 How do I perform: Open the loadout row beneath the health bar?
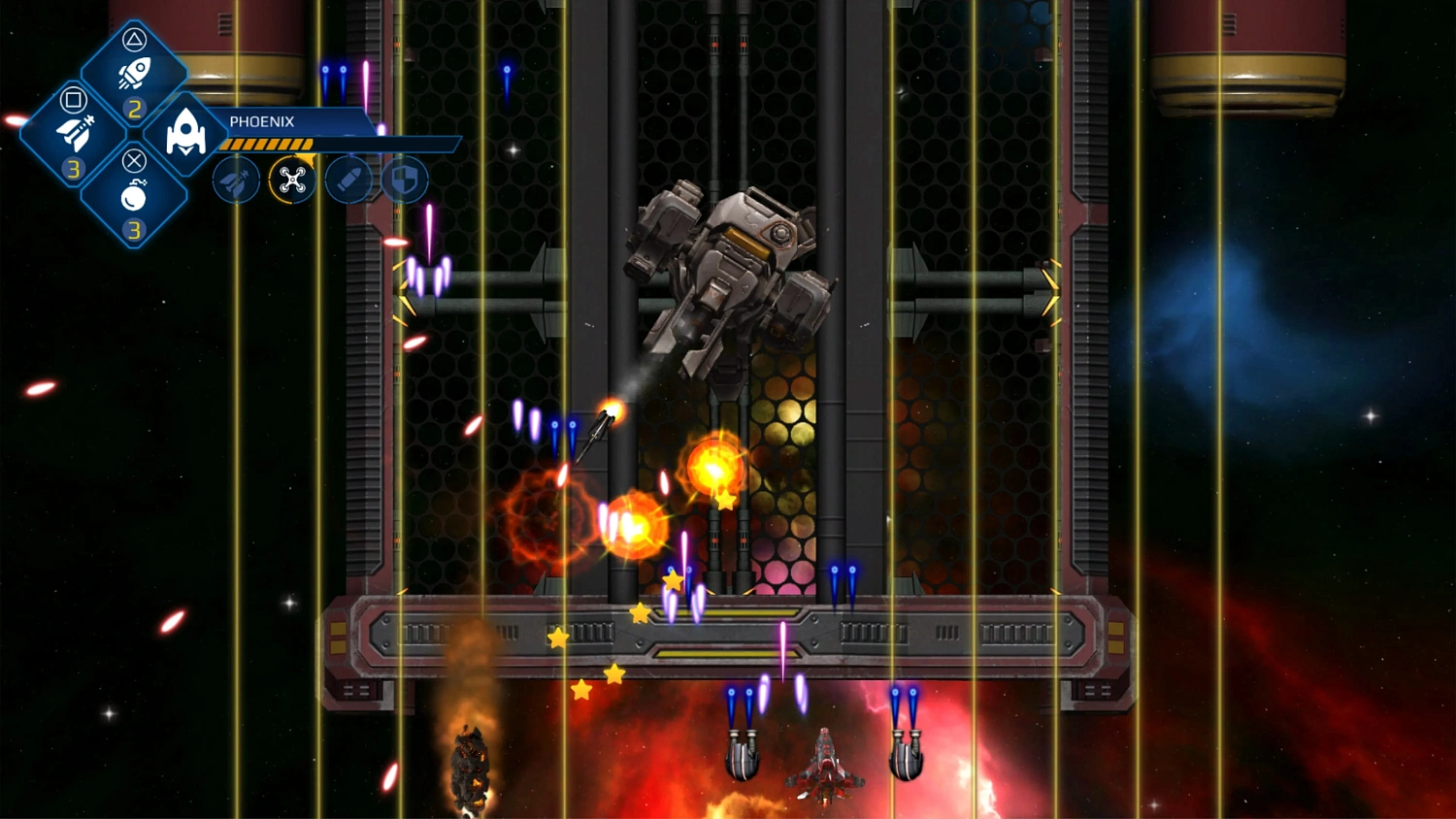[320, 180]
